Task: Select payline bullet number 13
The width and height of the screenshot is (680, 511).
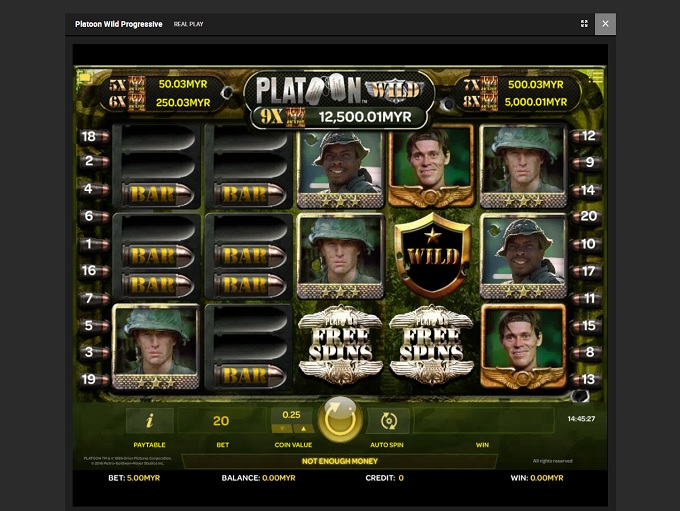Action: pos(588,379)
